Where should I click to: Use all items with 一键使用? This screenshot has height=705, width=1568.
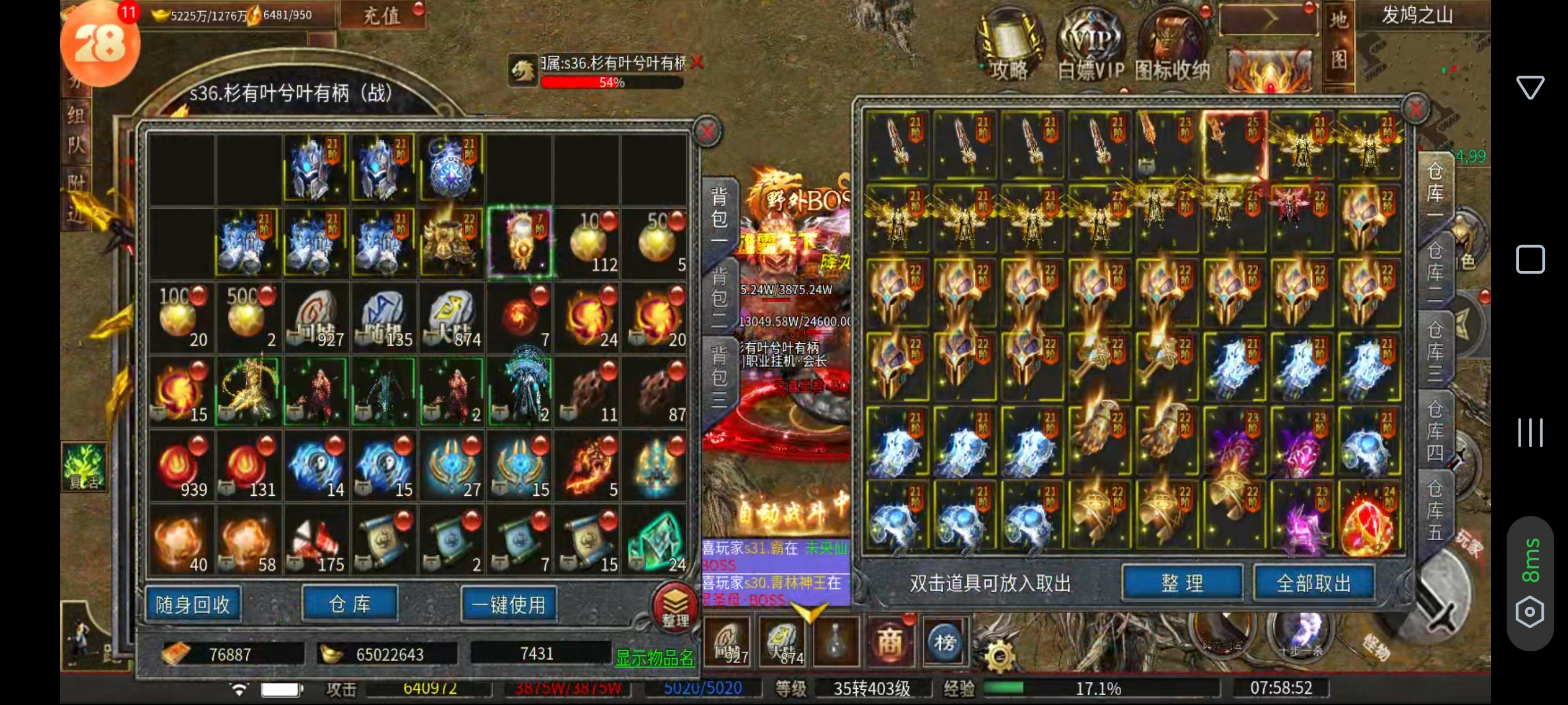pos(508,604)
